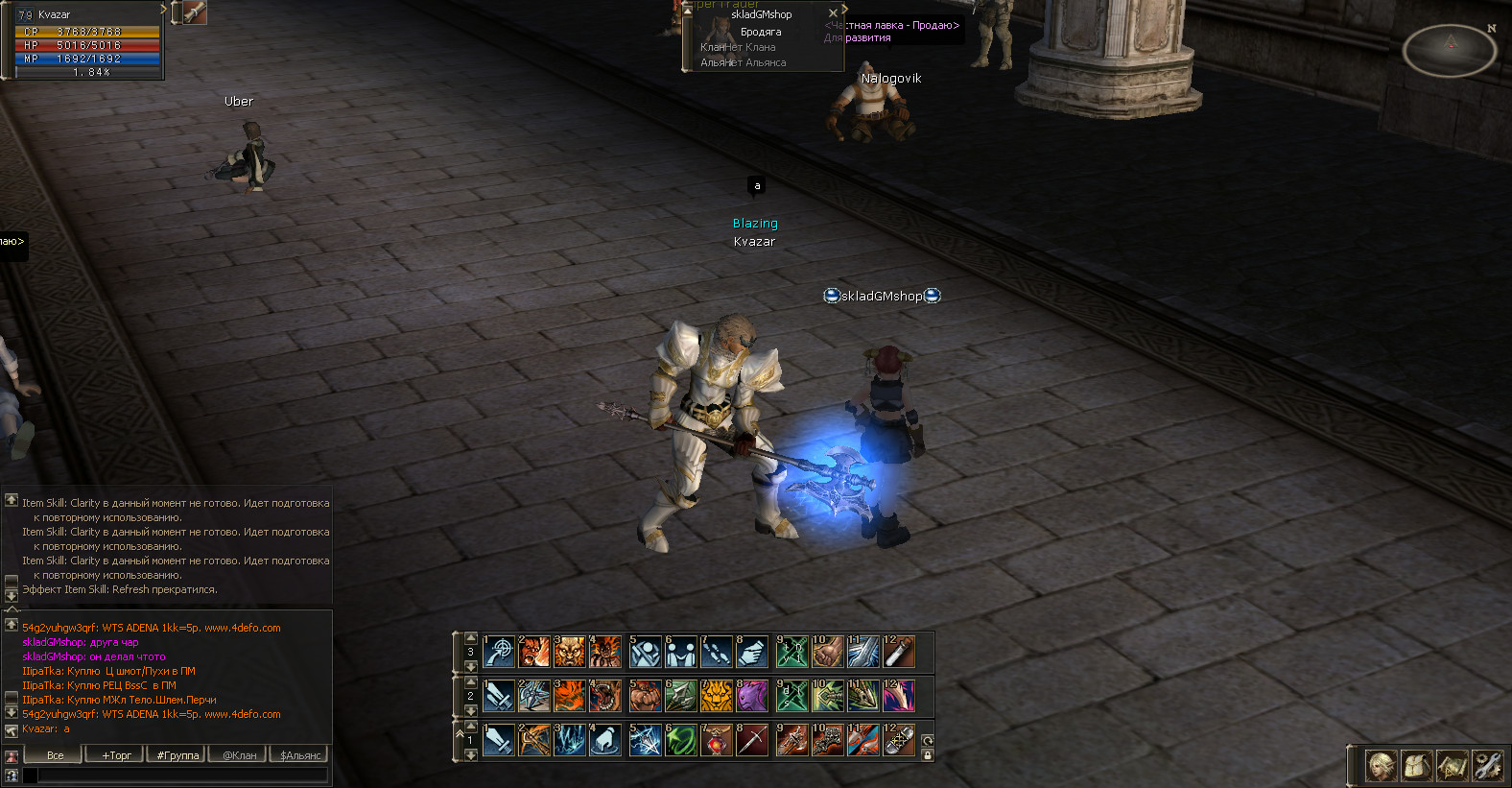Screen dimensions: 1512x788
Task: Close the skladGMshop target window
Action: tap(833, 13)
